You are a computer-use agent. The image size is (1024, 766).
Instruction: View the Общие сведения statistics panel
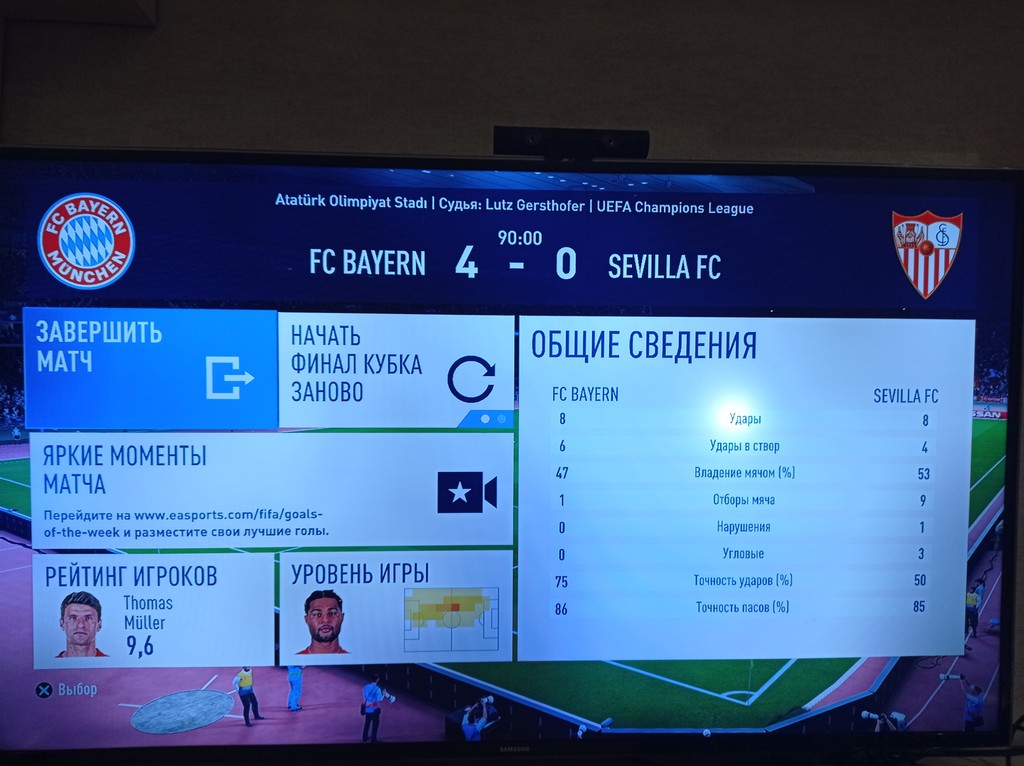745,490
